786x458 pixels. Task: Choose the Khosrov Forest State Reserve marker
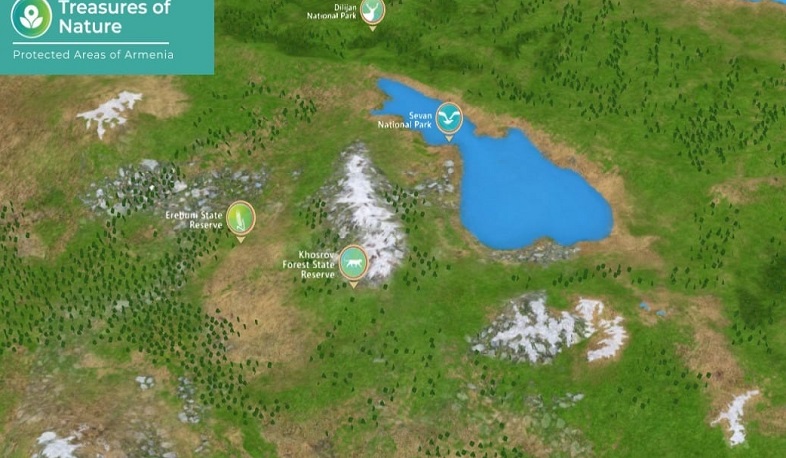tap(353, 263)
